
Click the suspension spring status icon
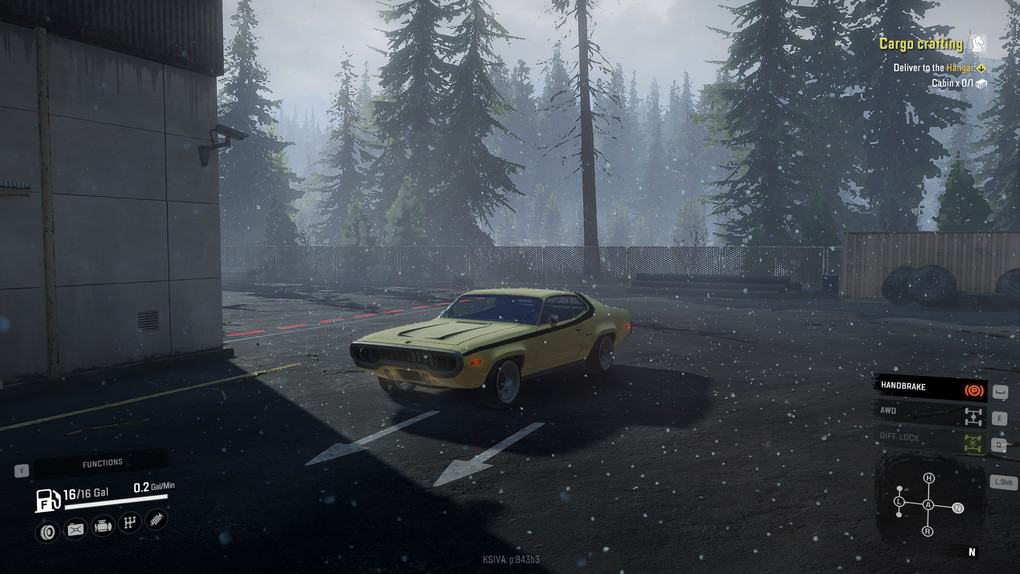[157, 519]
